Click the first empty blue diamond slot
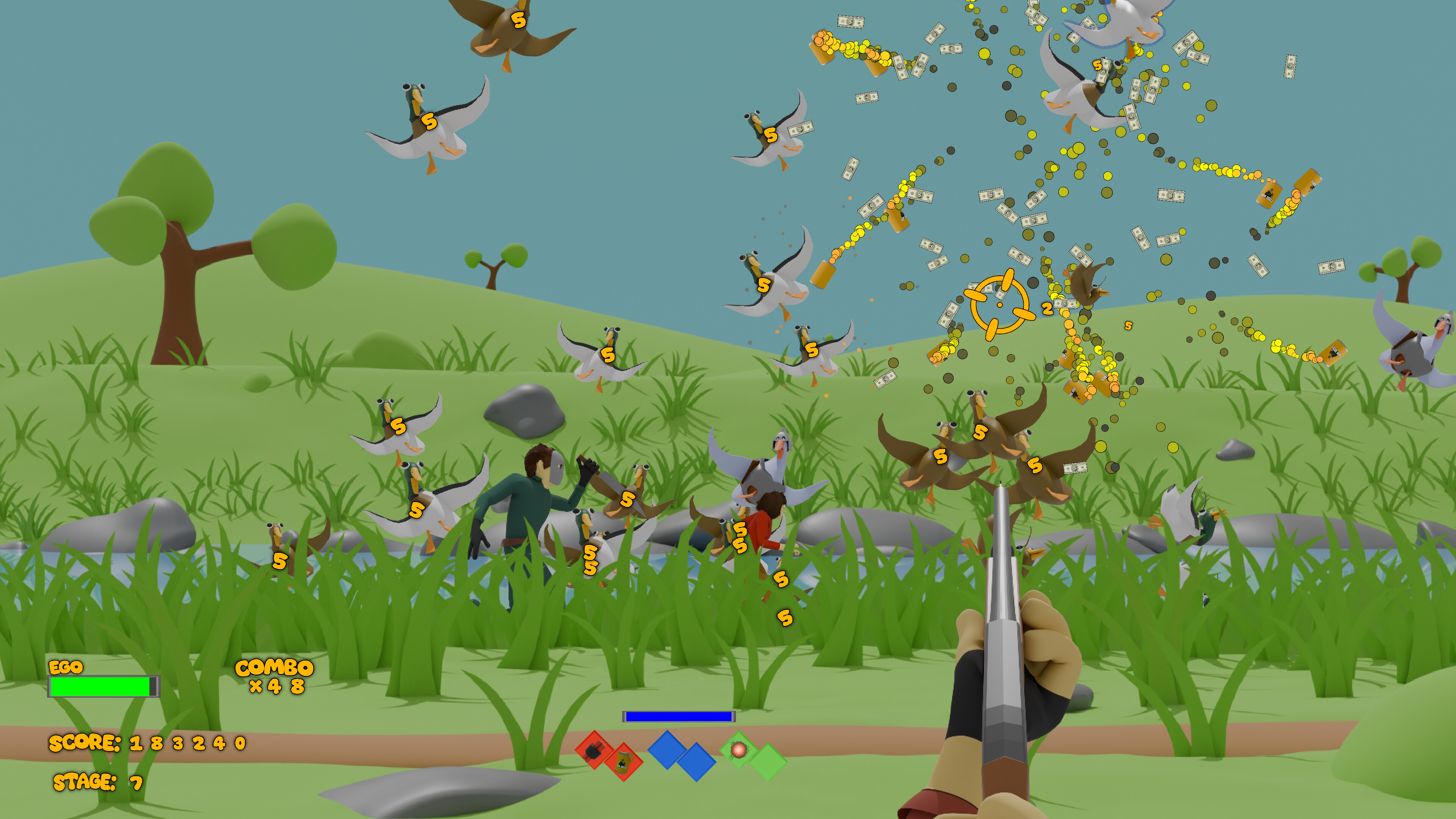The image size is (1456, 819). (x=667, y=751)
